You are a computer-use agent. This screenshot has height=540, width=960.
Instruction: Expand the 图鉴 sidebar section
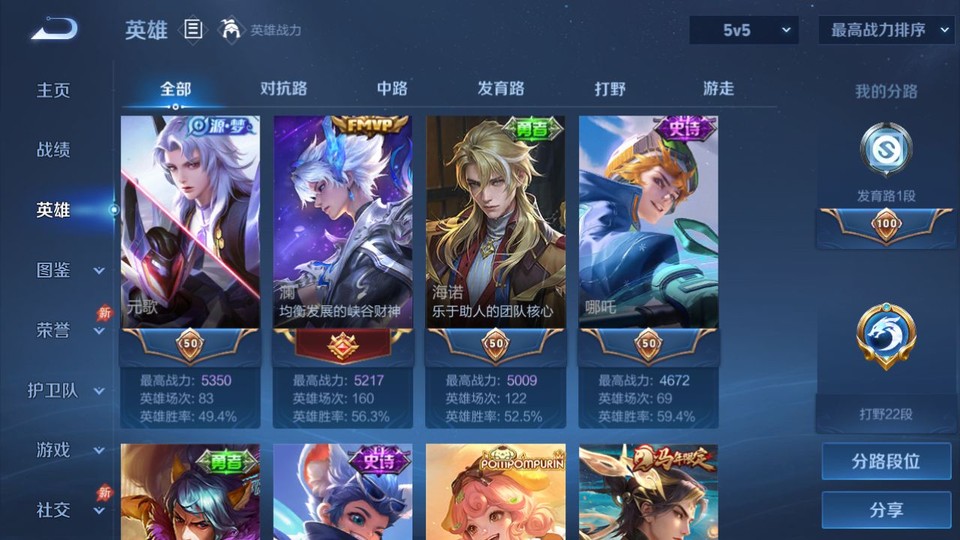point(68,270)
